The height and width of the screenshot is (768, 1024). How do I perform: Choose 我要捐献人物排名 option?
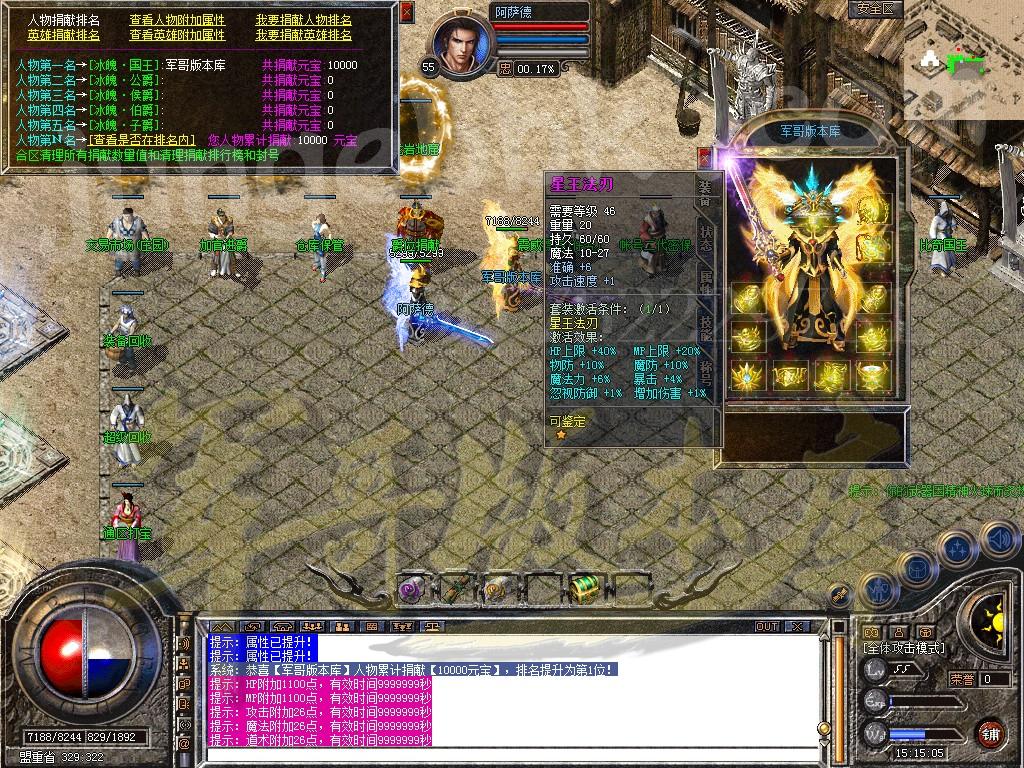303,20
